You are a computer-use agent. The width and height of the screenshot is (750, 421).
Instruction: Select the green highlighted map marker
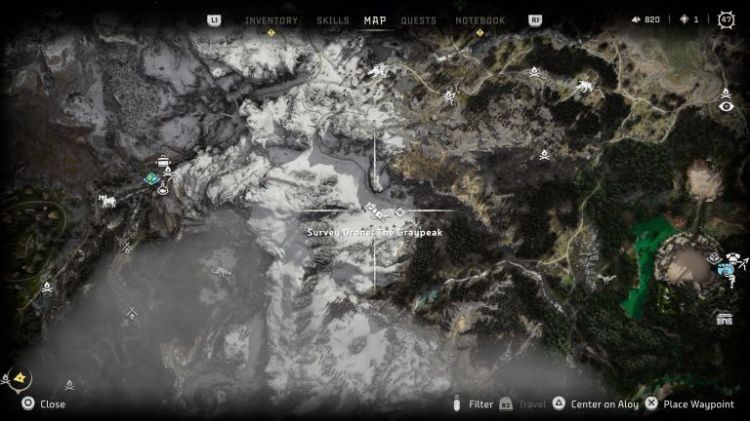tap(151, 179)
